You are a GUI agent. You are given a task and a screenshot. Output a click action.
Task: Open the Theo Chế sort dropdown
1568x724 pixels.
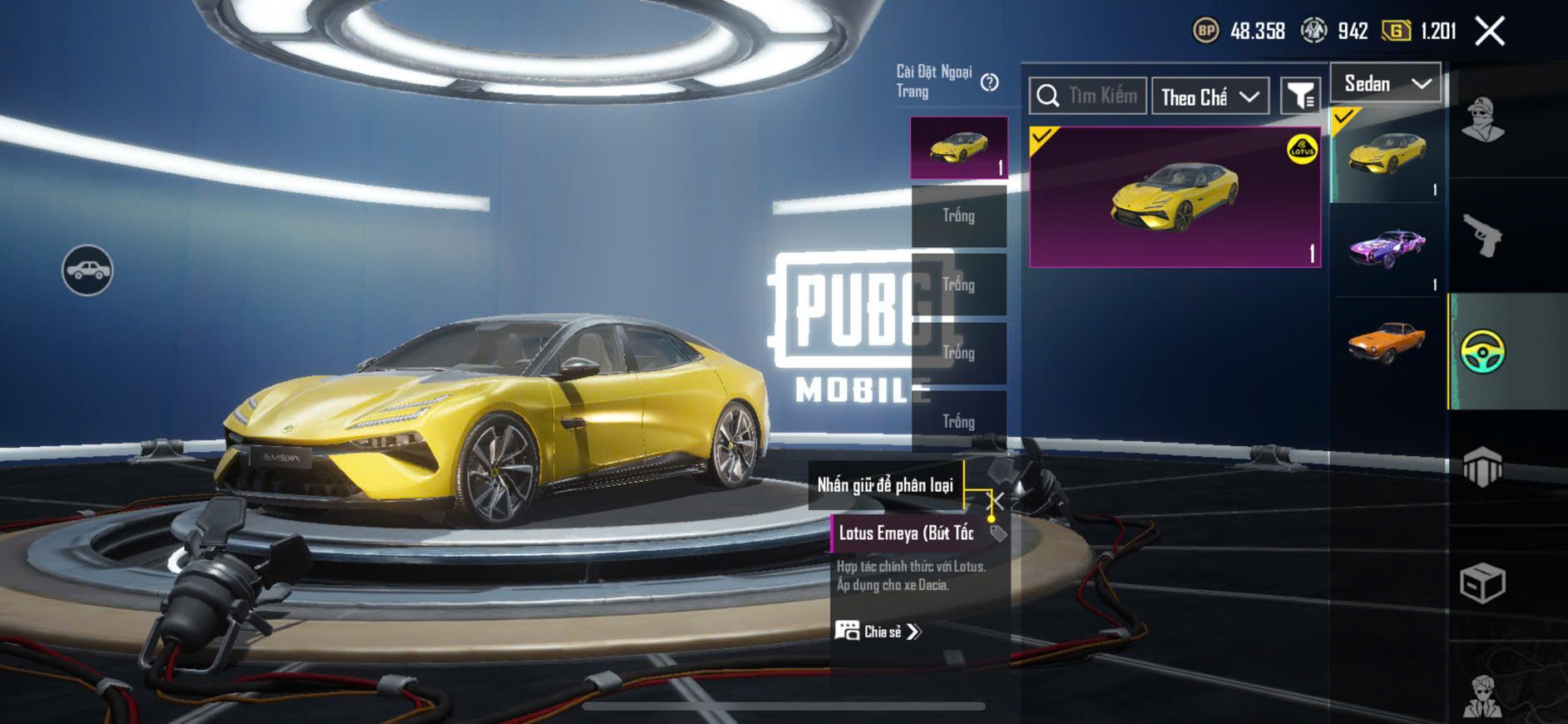coord(1209,97)
